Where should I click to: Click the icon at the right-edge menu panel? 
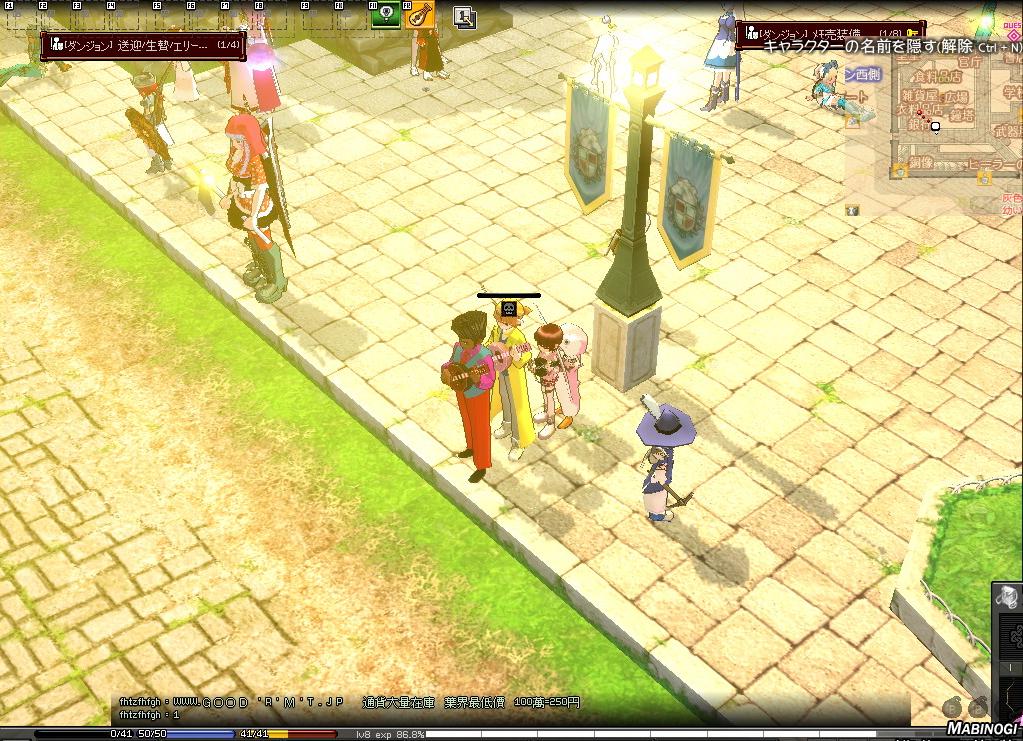(x=1009, y=597)
